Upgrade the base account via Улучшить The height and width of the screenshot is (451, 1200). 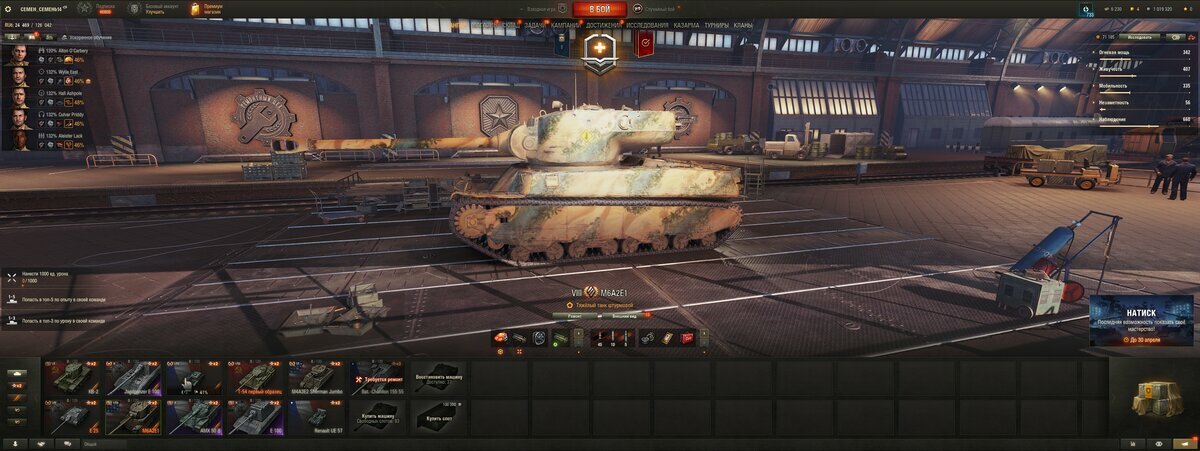click(160, 12)
